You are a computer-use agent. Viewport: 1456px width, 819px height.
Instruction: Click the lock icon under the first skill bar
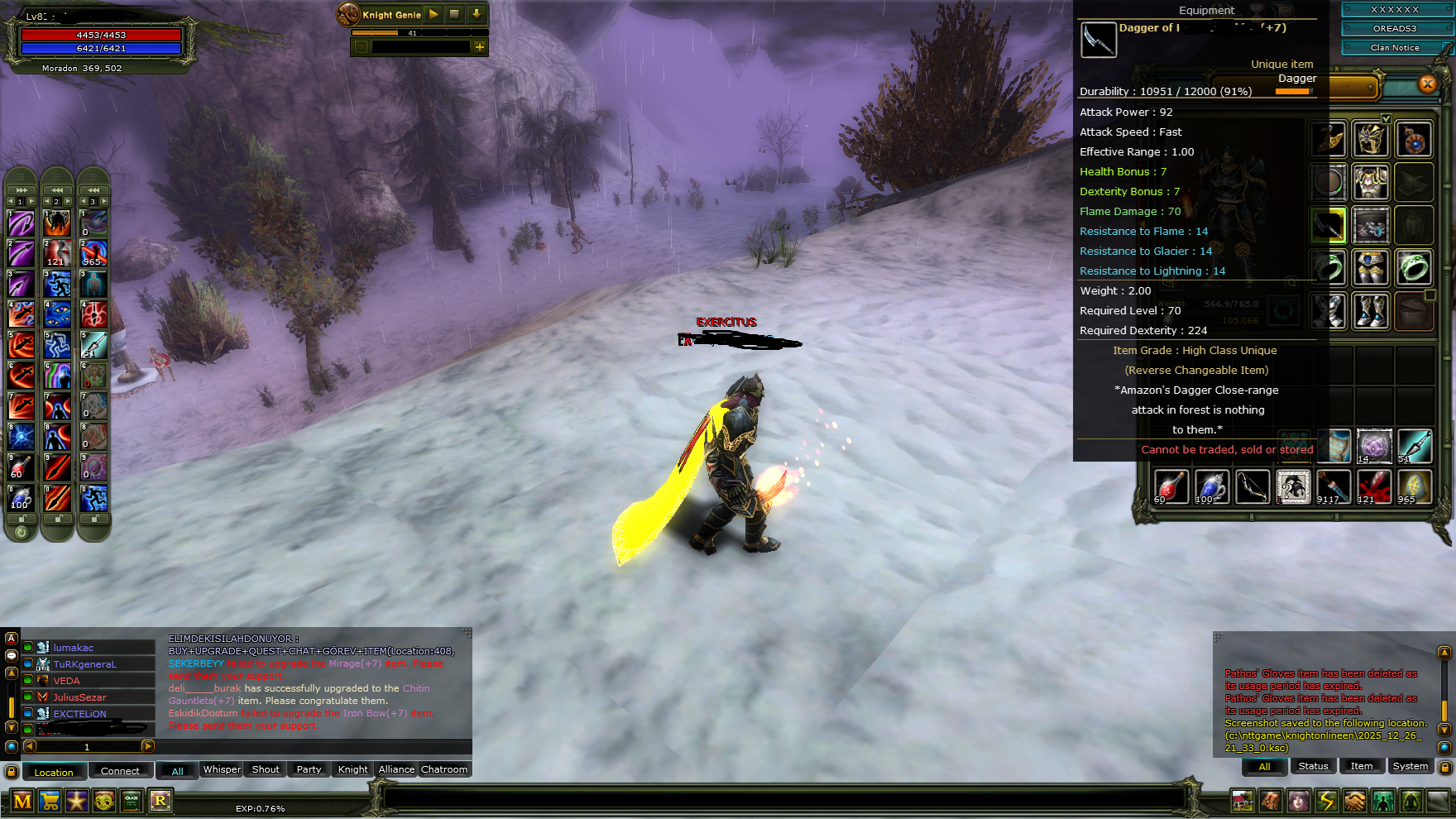coord(20,517)
